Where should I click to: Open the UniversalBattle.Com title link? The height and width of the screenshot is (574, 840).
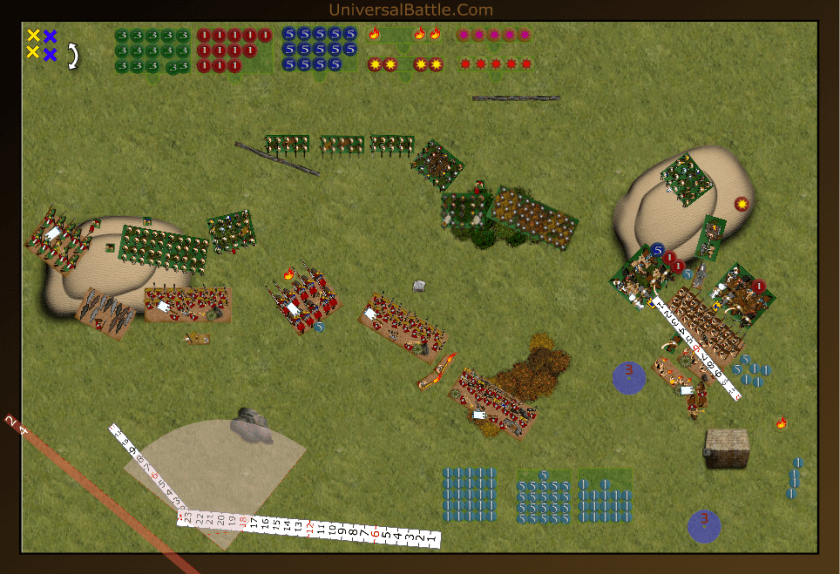(410, 10)
